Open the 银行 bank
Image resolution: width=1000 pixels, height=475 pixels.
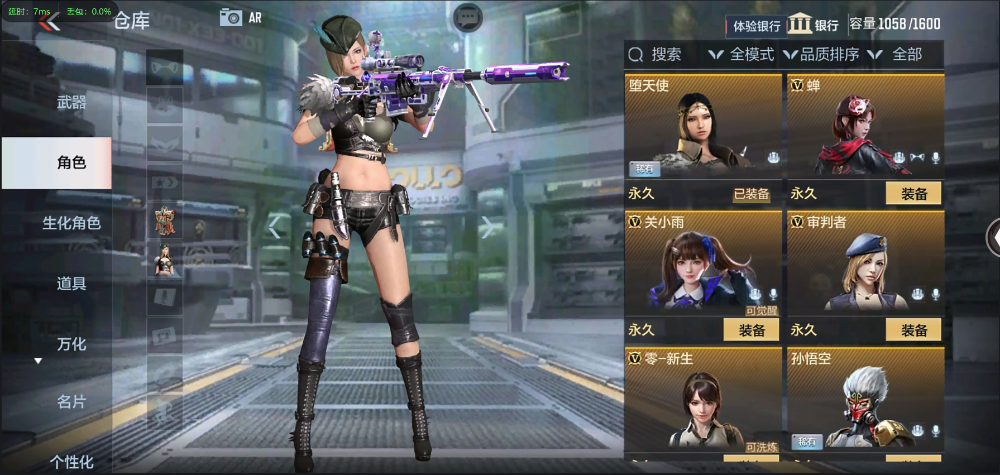[x=813, y=25]
